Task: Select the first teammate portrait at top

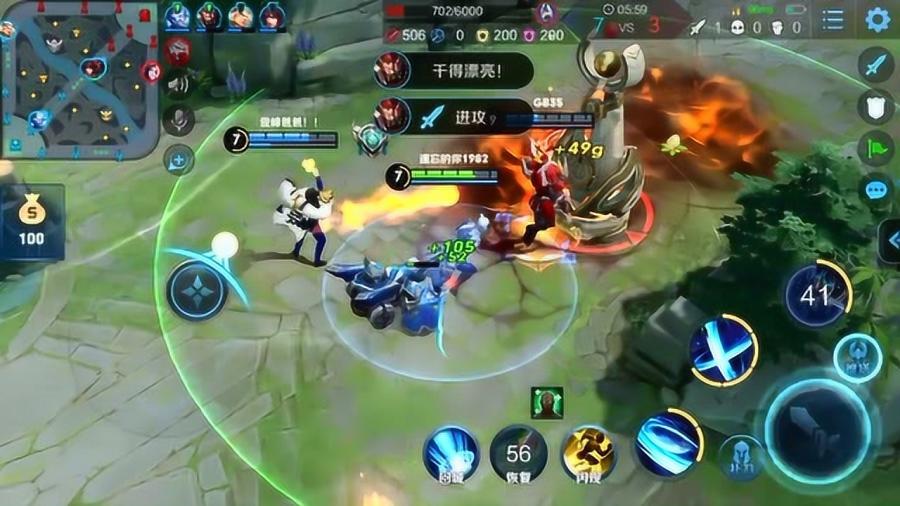Action: (x=177, y=16)
